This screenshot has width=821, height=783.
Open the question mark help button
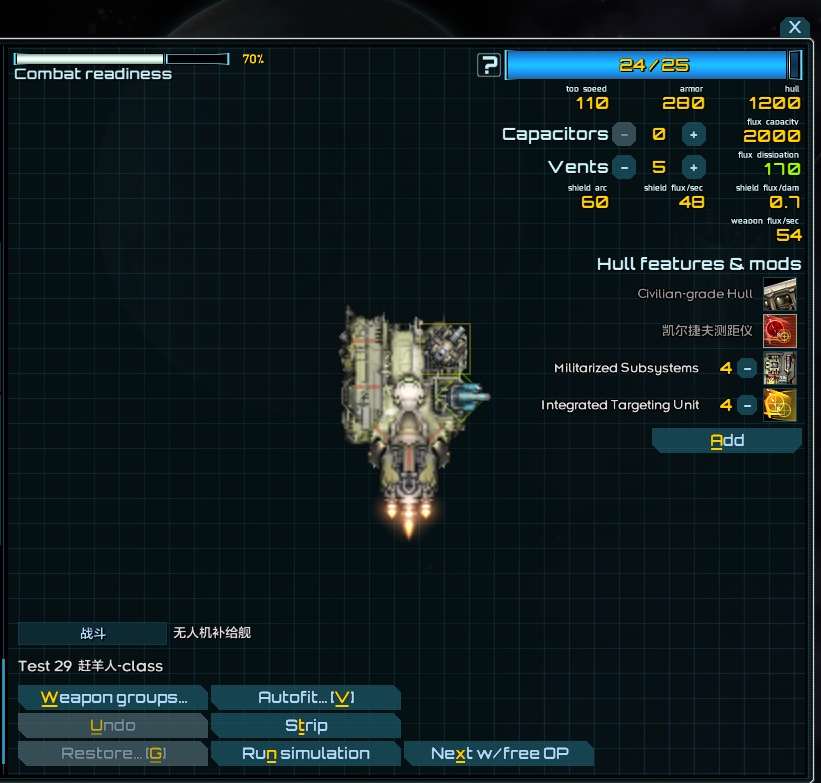pos(489,65)
